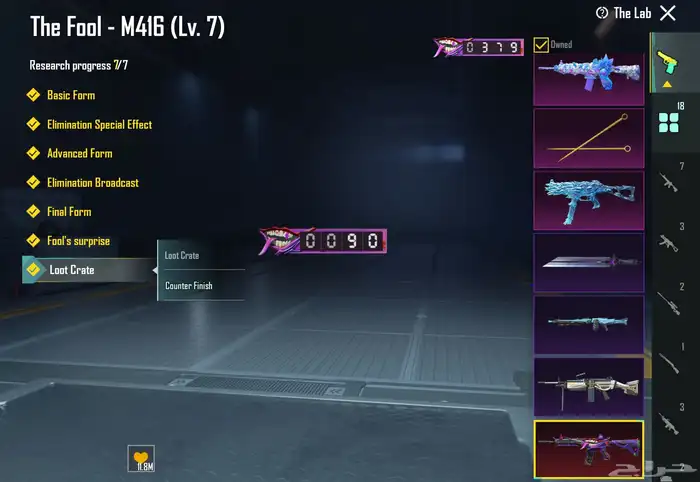Select the white and gold machine gun thumbnail
The width and height of the screenshot is (700, 482).
point(588,386)
